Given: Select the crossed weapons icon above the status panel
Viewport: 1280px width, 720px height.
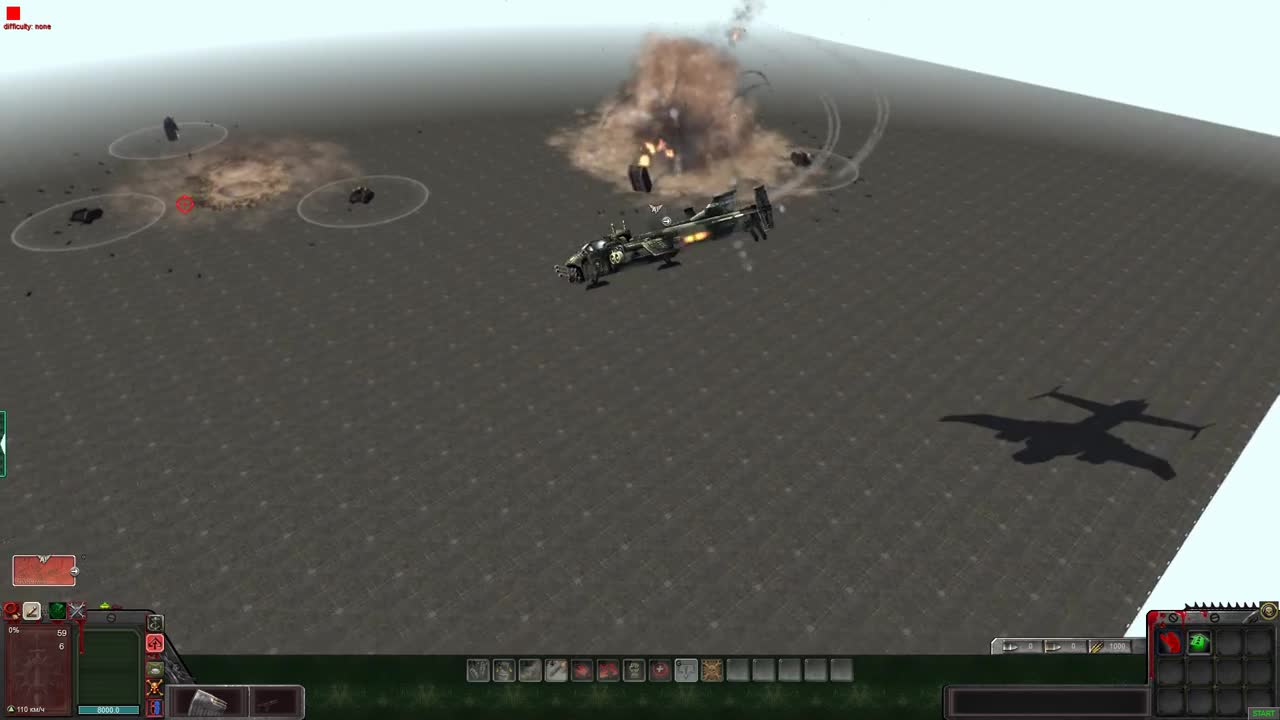Looking at the screenshot, I should coord(77,610).
